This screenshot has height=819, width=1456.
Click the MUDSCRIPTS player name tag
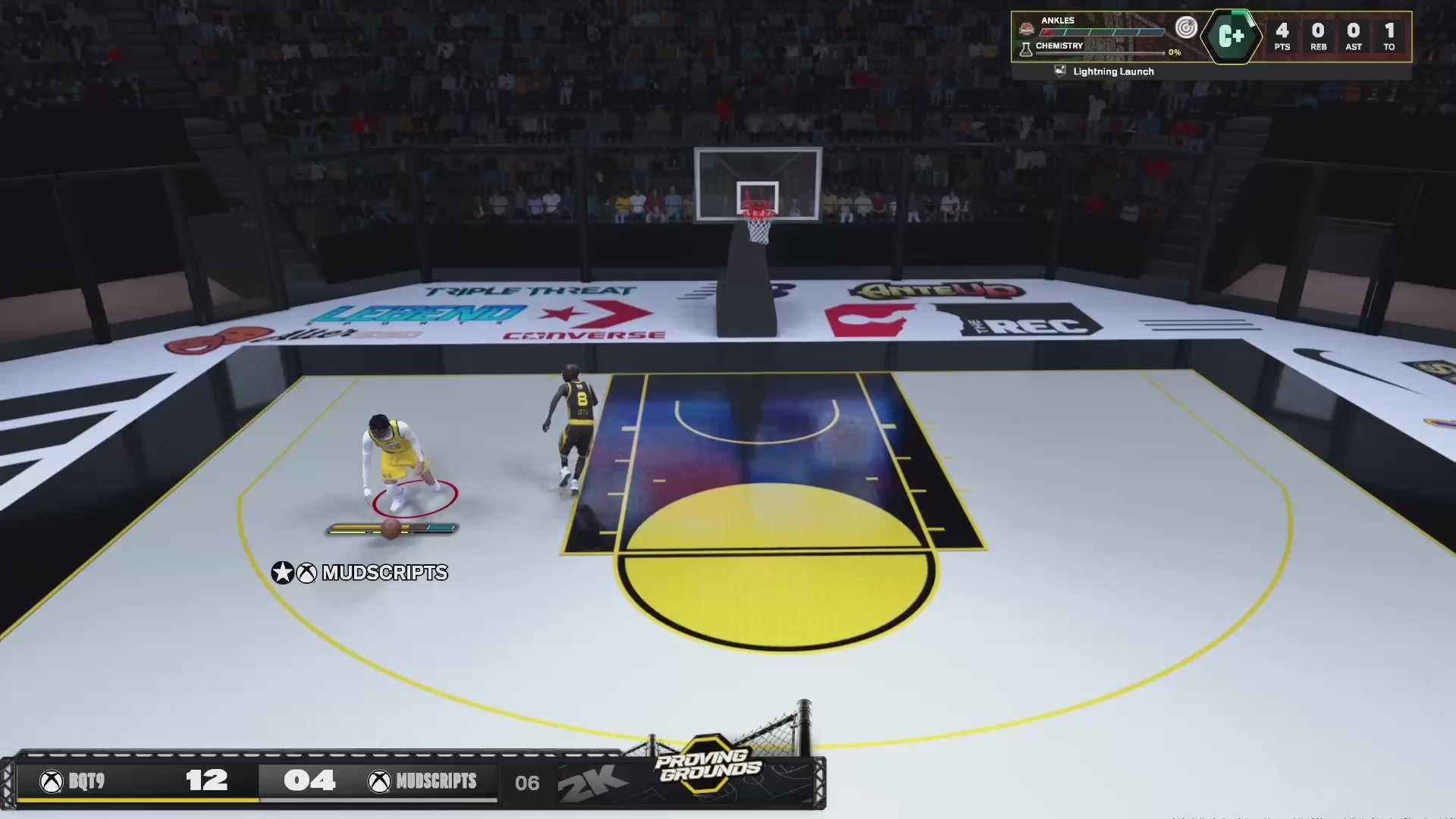point(360,573)
